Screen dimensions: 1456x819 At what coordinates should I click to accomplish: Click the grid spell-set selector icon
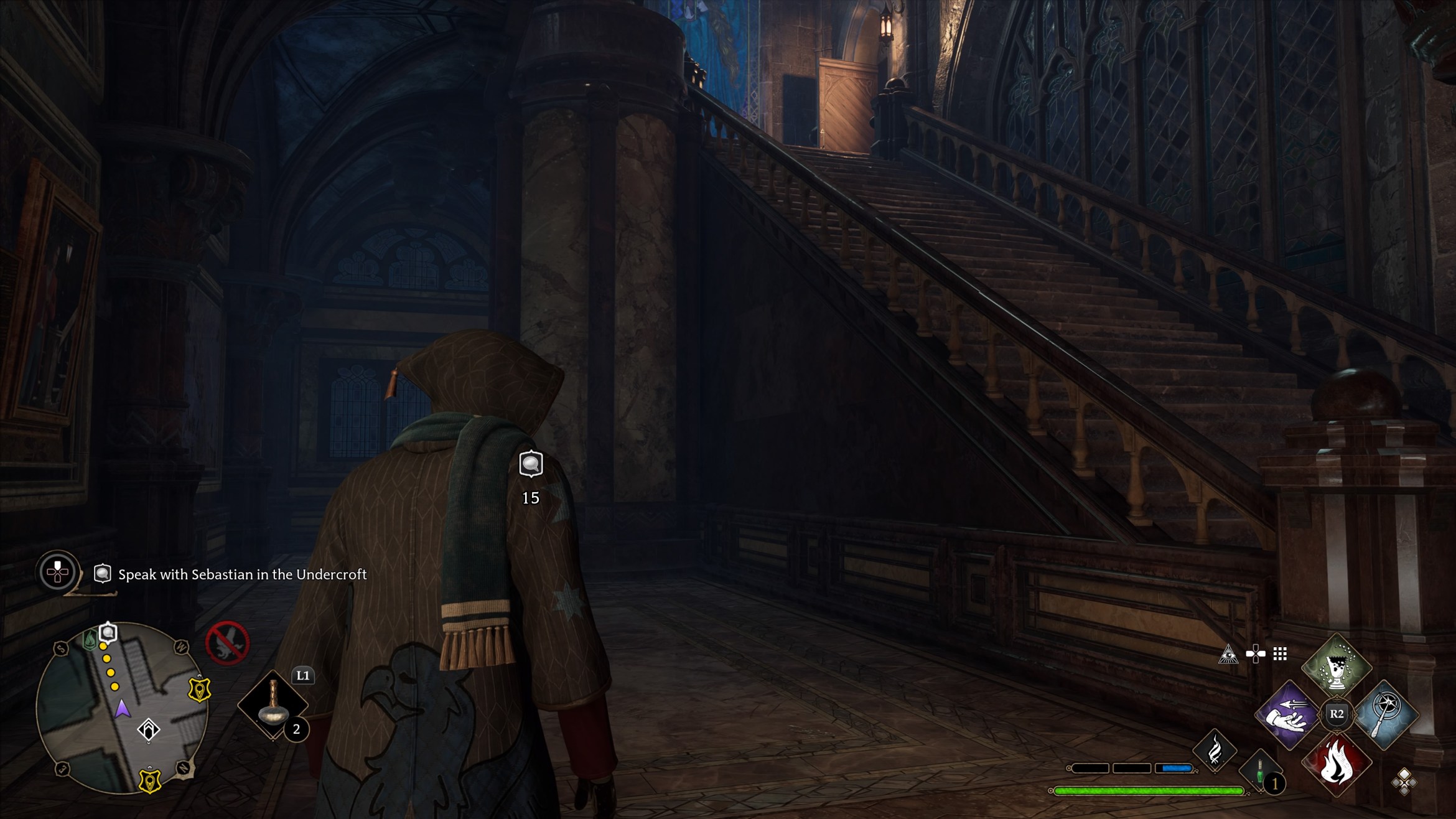[1279, 653]
